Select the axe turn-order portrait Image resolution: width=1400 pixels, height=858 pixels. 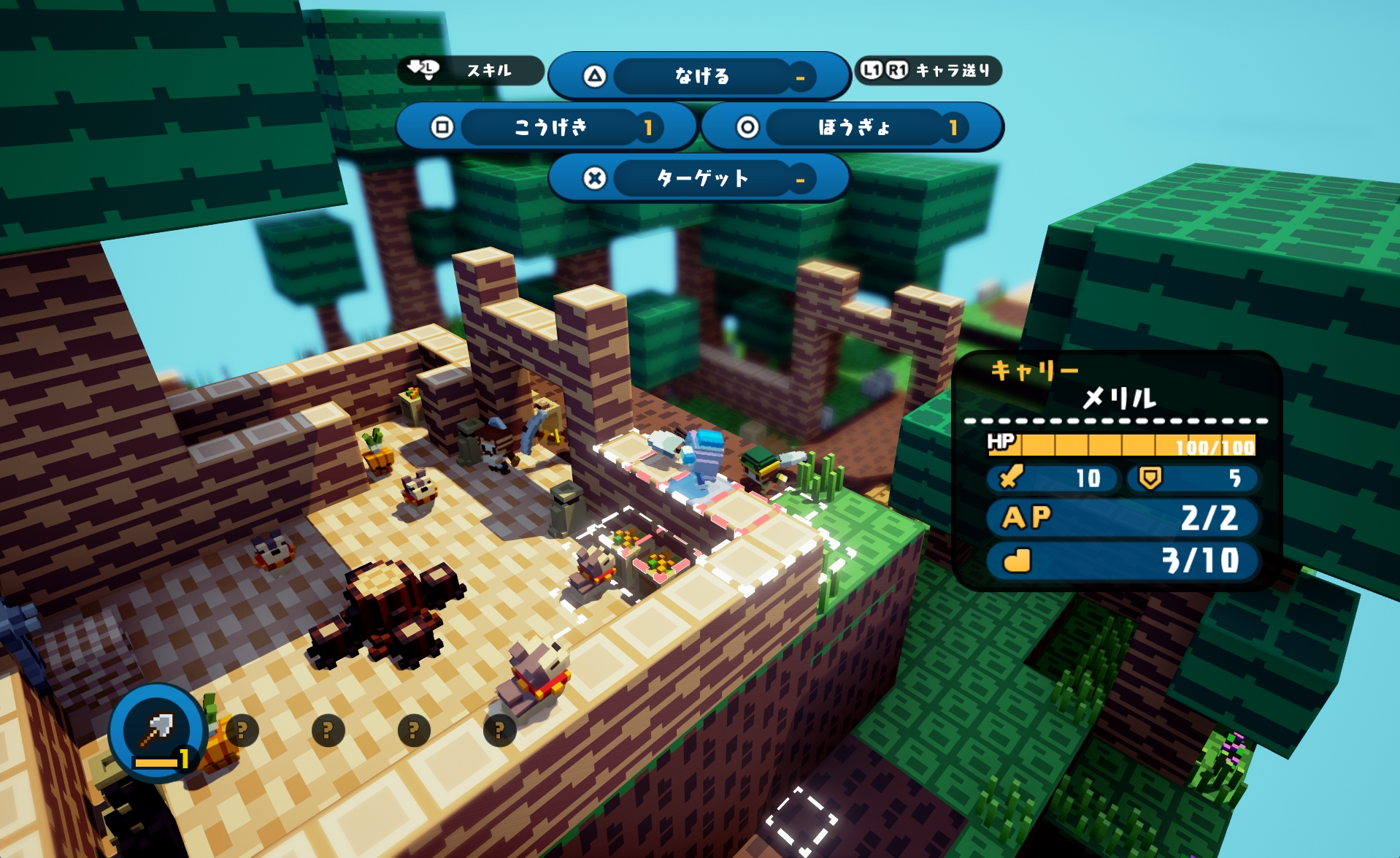coord(157,730)
